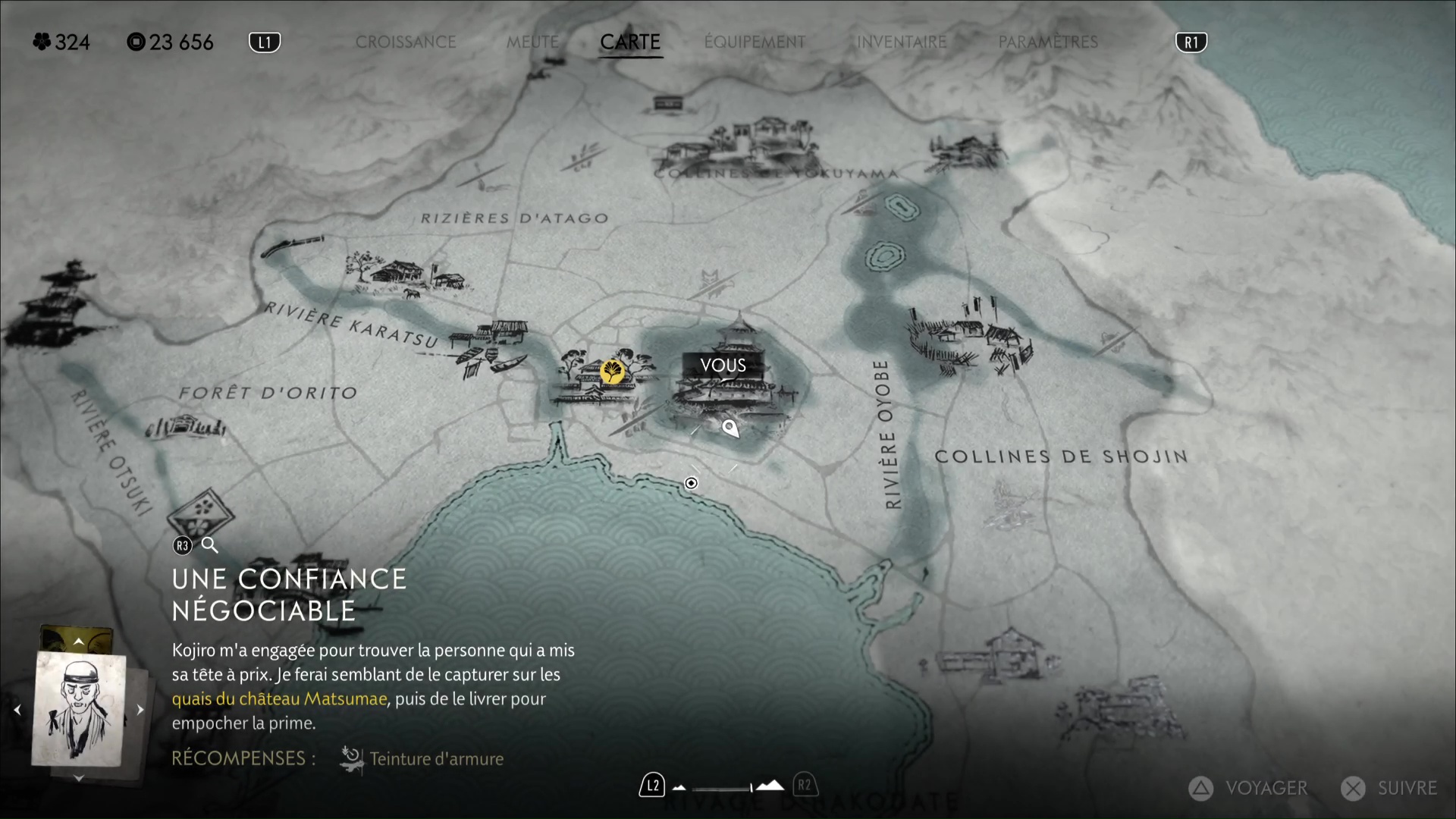
Task: Open the Kojiro bounty portrait card
Action: coord(79,709)
